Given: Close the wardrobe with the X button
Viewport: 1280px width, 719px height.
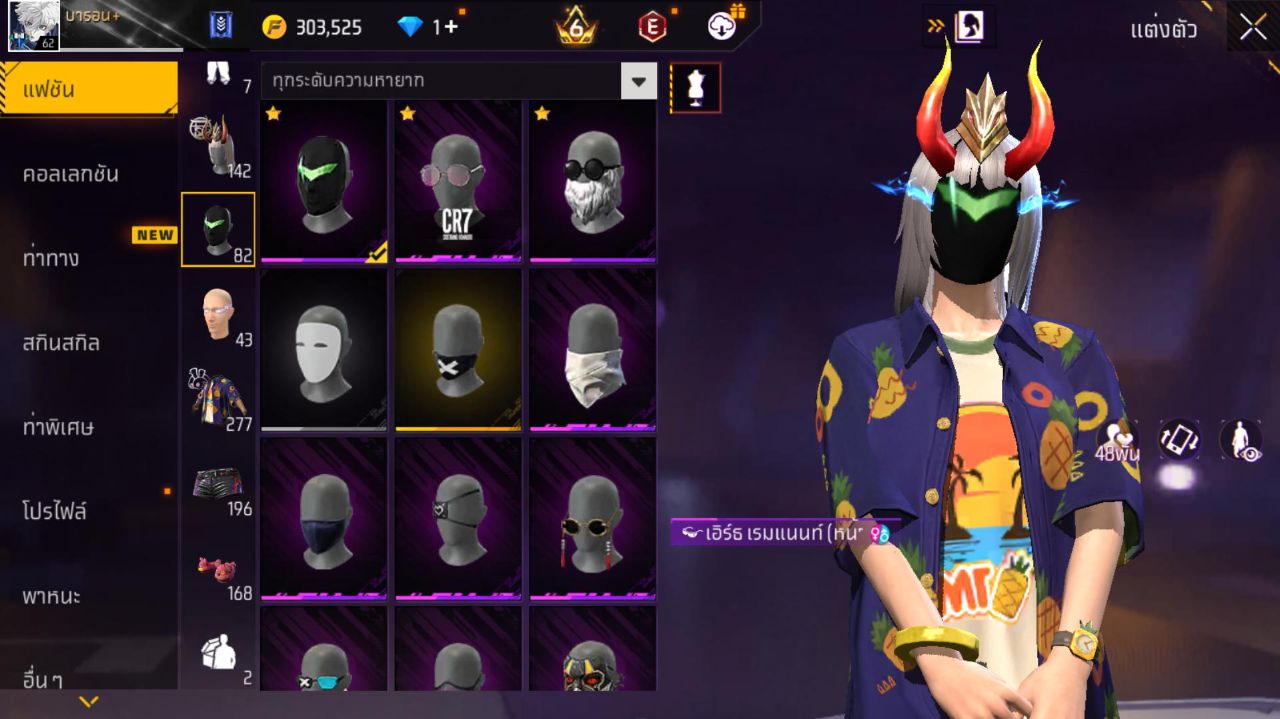Looking at the screenshot, I should click(x=1253, y=27).
